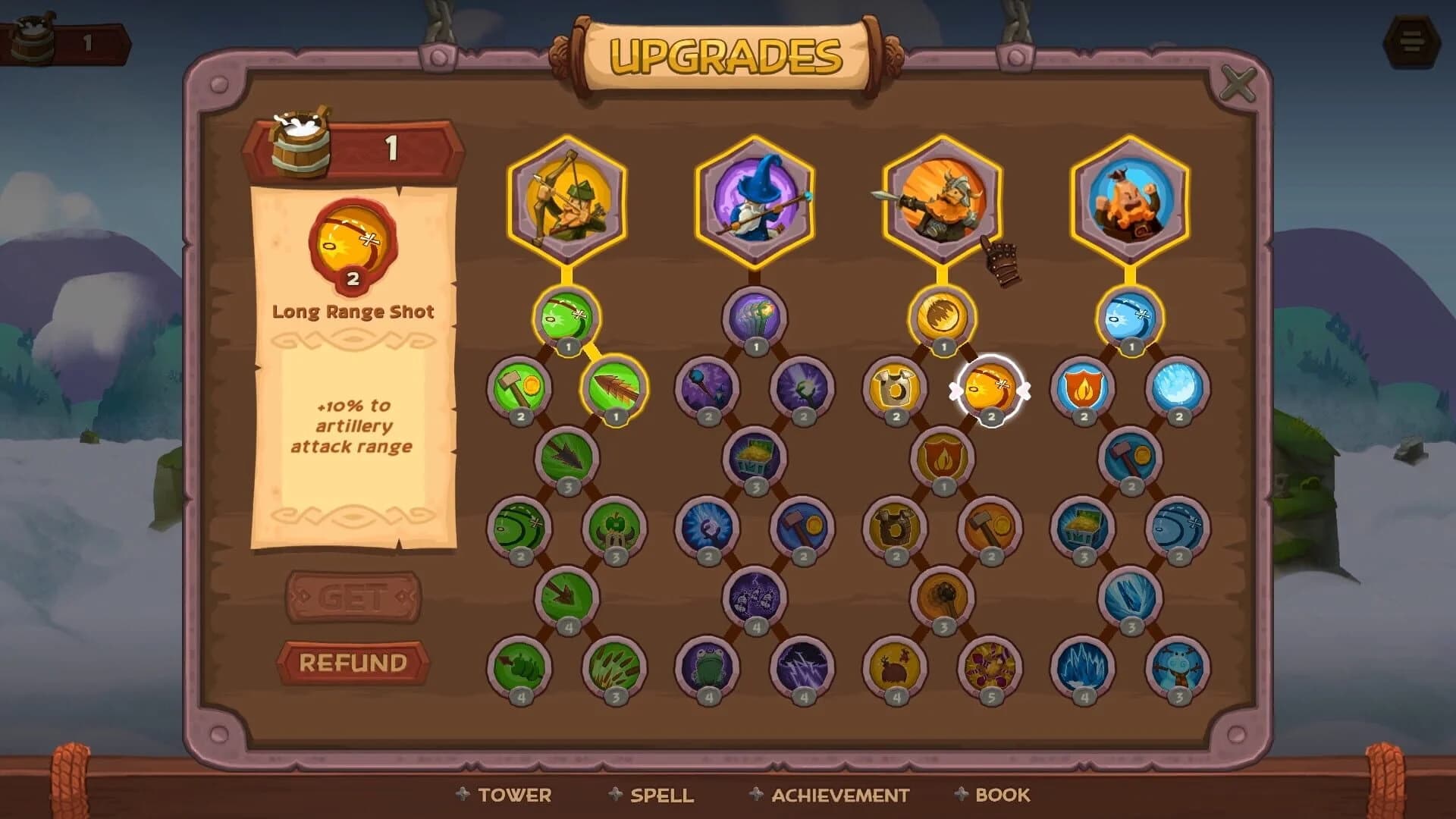The image size is (1456, 819).
Task: Switch to the SPELL tab
Action: coord(662,795)
